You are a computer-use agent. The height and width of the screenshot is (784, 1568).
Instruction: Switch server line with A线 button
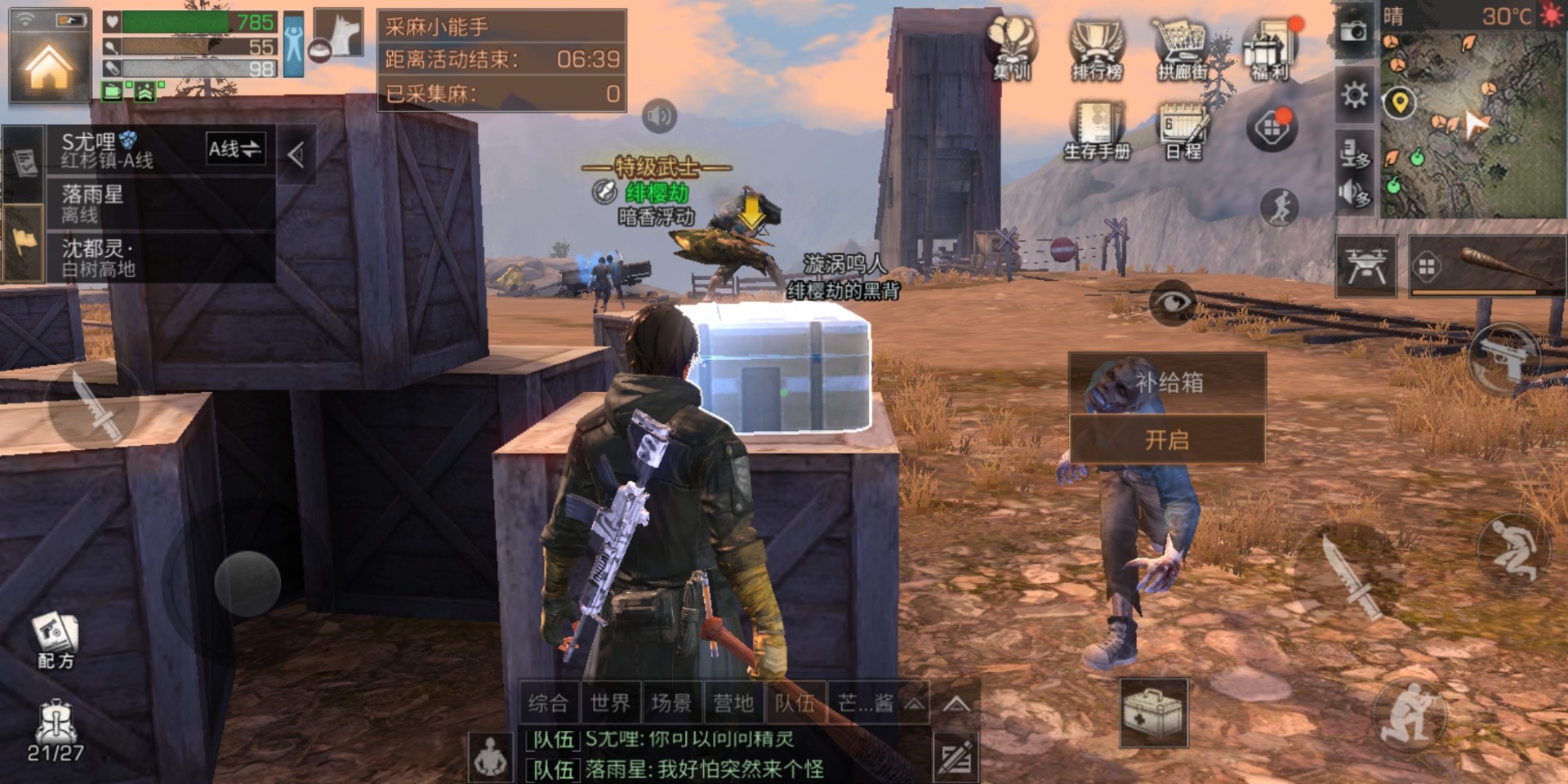(x=235, y=149)
